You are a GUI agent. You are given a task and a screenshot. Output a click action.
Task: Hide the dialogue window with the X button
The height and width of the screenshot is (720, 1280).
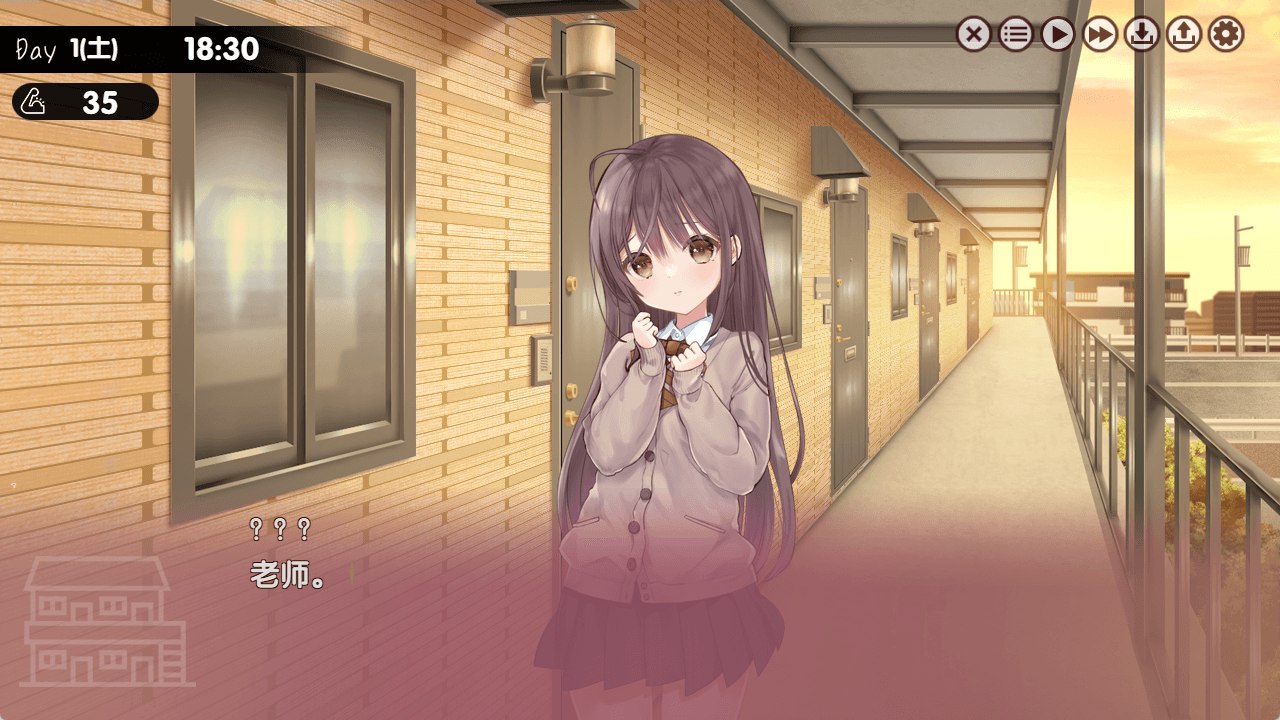click(x=973, y=35)
